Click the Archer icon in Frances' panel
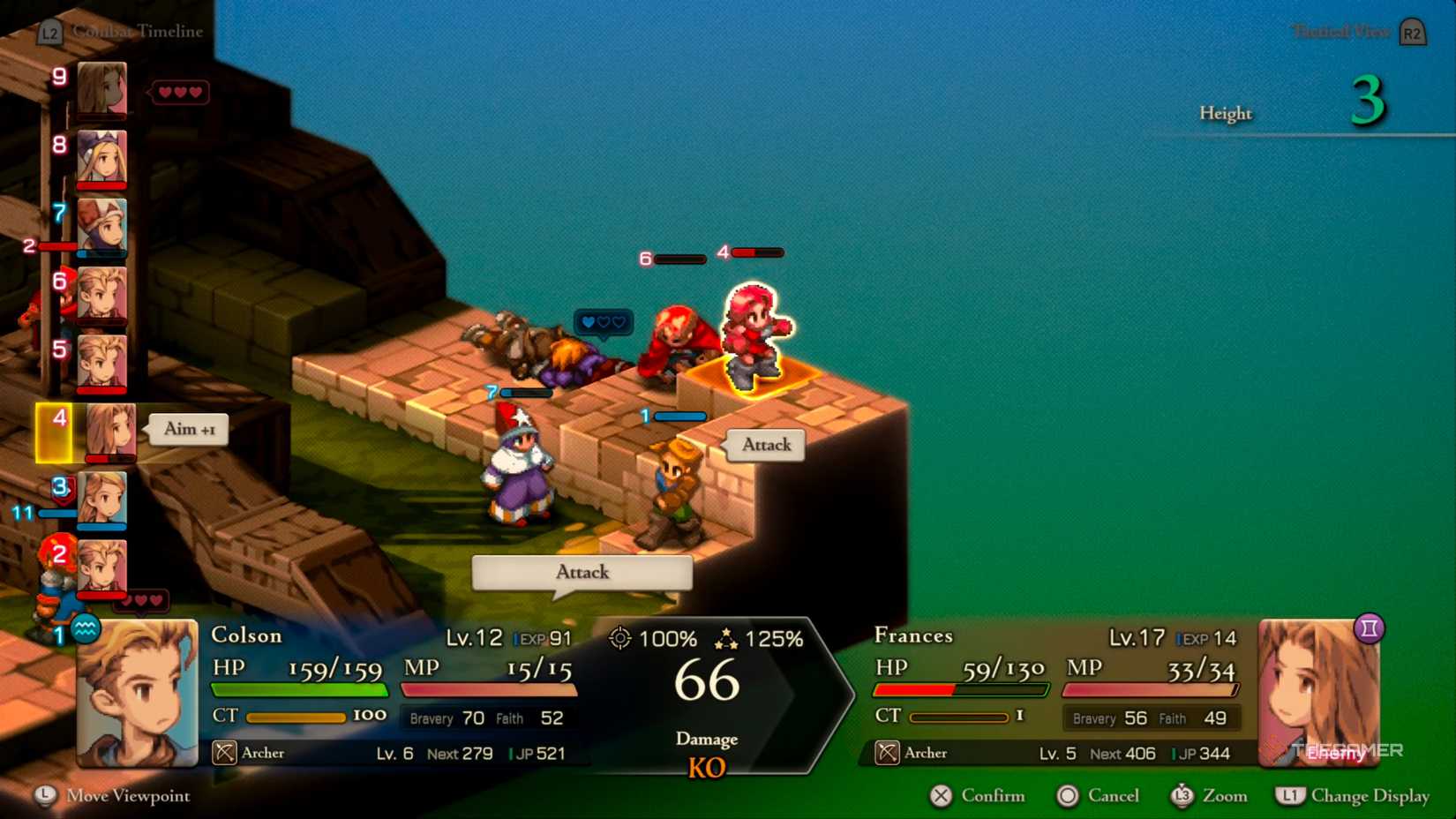This screenshot has width=1456, height=819. [888, 753]
